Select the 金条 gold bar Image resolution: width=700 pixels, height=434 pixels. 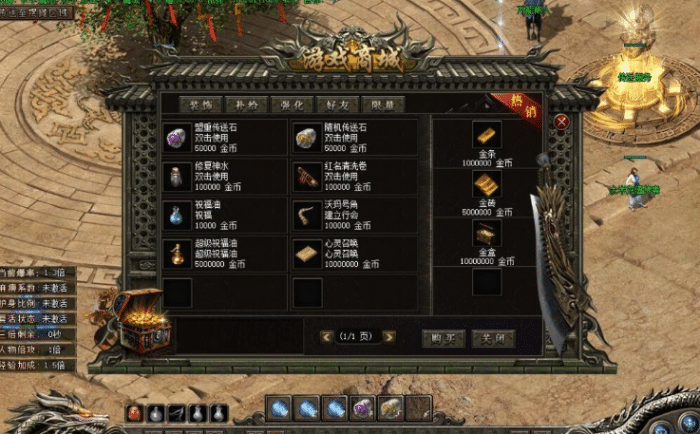coord(487,135)
